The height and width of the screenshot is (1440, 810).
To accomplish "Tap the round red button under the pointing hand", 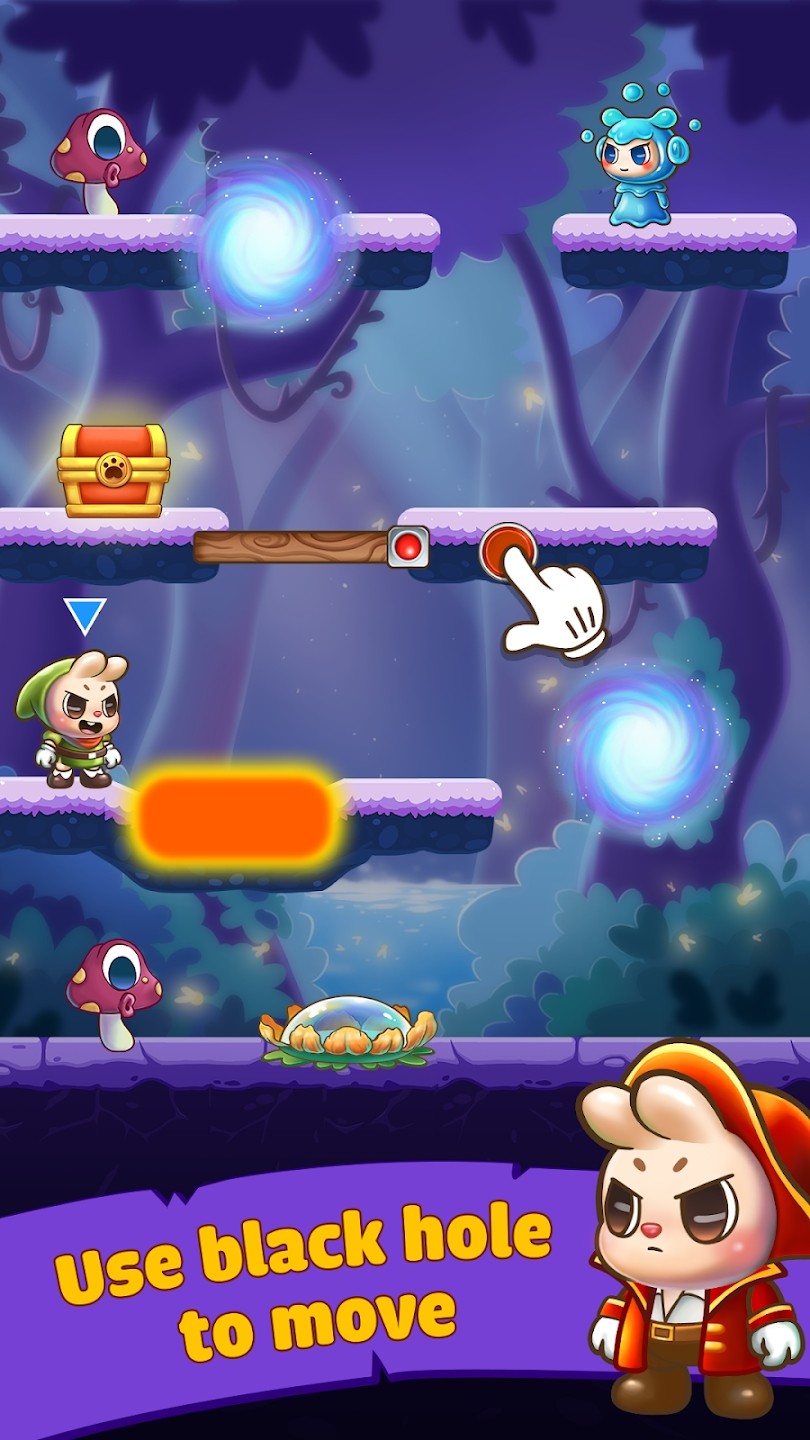I will tap(505, 546).
